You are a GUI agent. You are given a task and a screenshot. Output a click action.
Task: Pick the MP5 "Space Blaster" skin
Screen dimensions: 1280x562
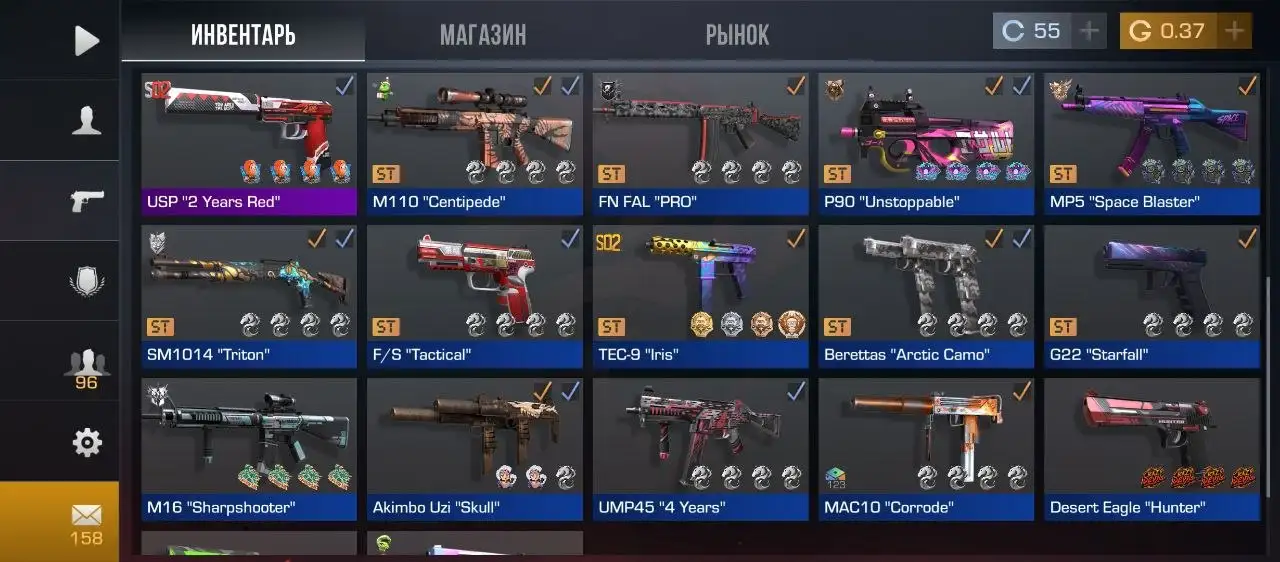click(1152, 143)
